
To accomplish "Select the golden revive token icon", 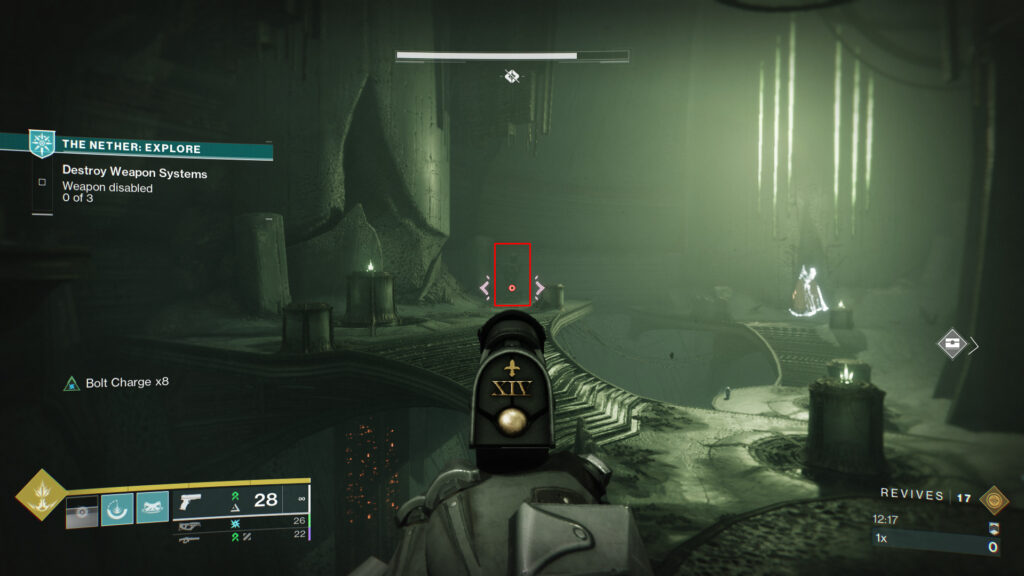I will [993, 499].
